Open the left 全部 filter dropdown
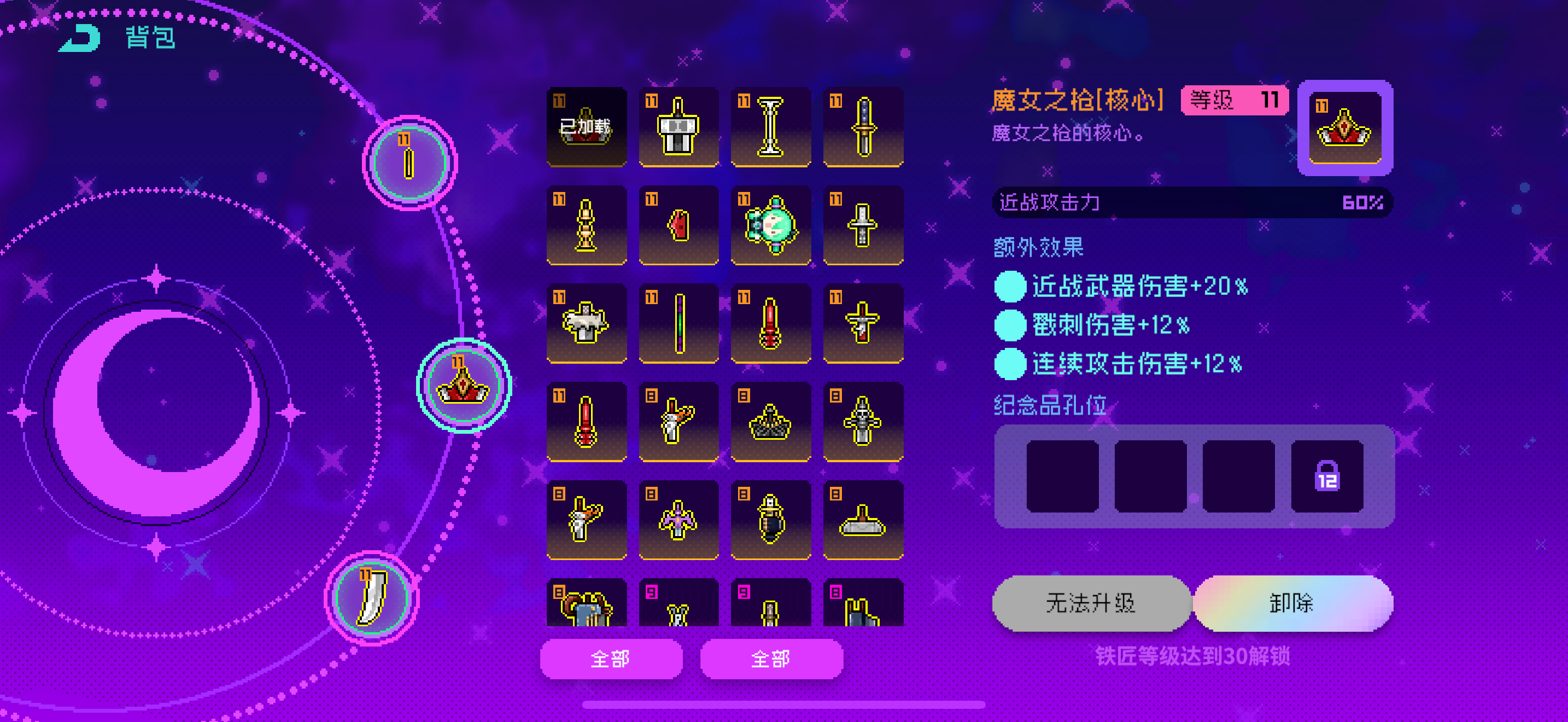1568x722 pixels. click(611, 659)
